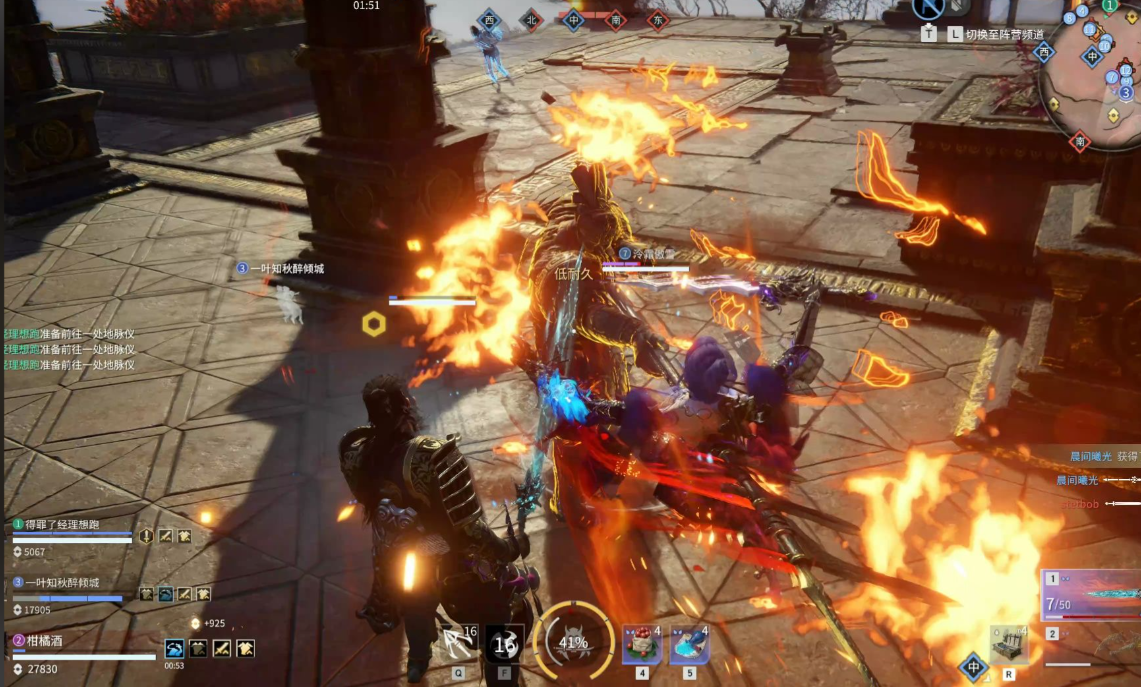The image size is (1141, 687).
Task: Click the 中 diamond marker beside the crate slot
Action: pyautogui.click(x=972, y=667)
